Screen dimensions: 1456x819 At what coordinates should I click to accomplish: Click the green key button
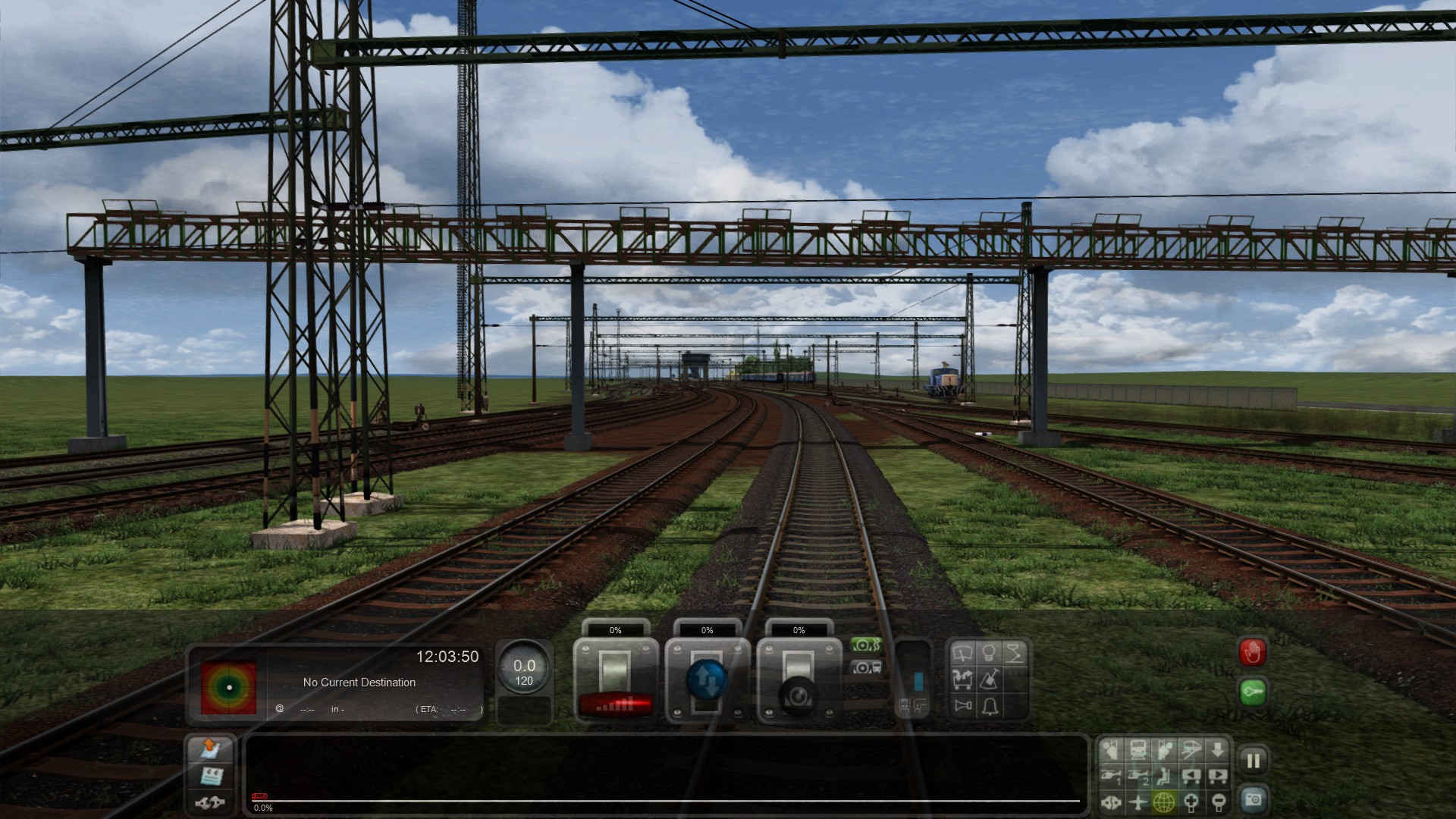tap(1253, 692)
